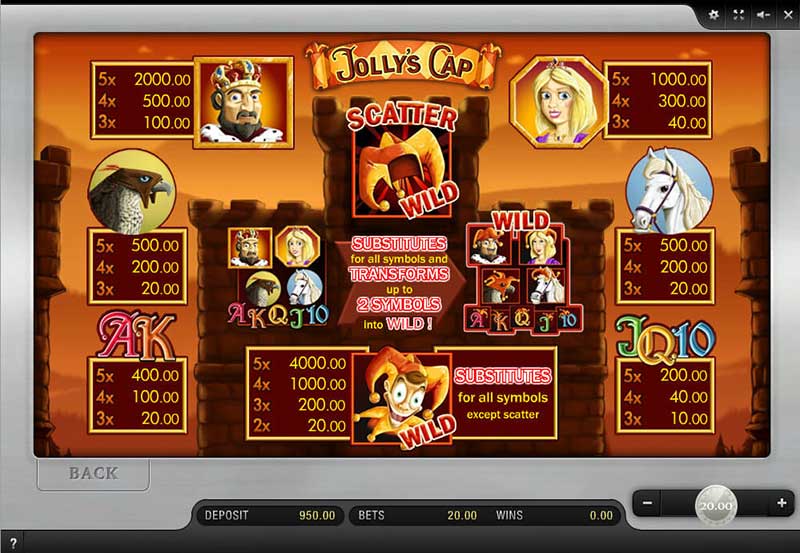Mute the game sound
Image resolution: width=800 pixels, height=553 pixels.
click(763, 15)
